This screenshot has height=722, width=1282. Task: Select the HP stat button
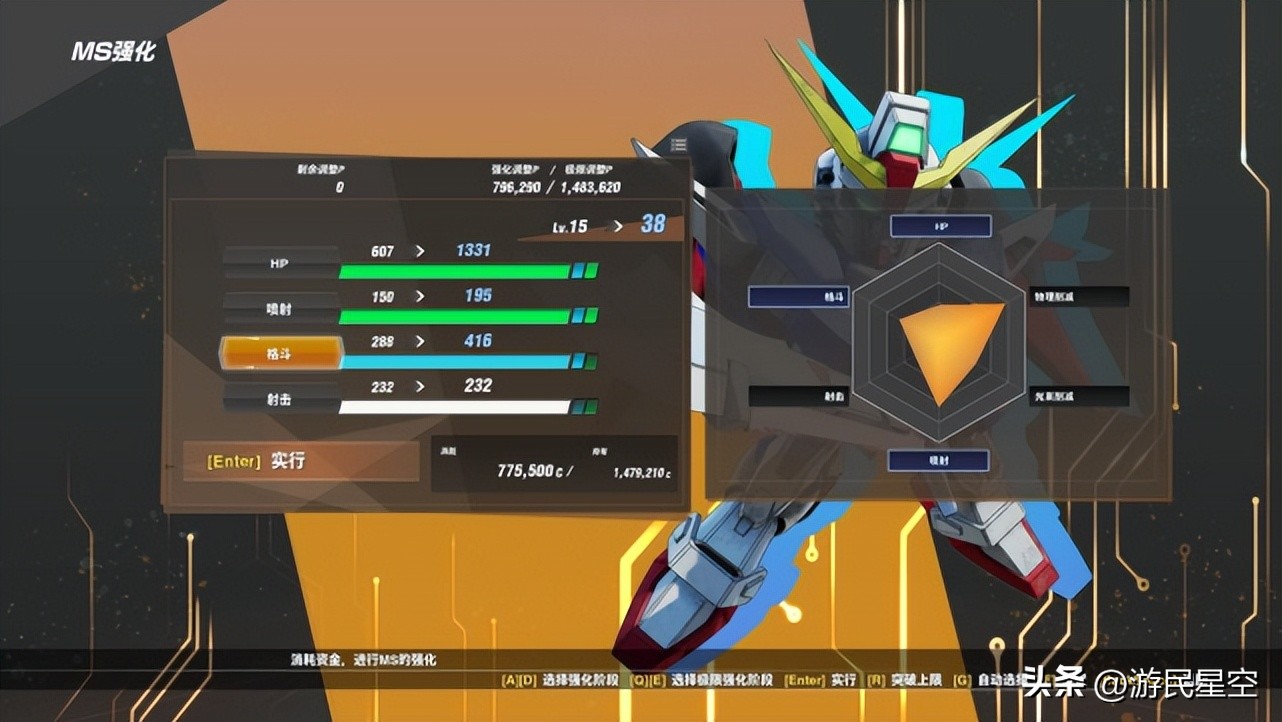click(x=280, y=263)
